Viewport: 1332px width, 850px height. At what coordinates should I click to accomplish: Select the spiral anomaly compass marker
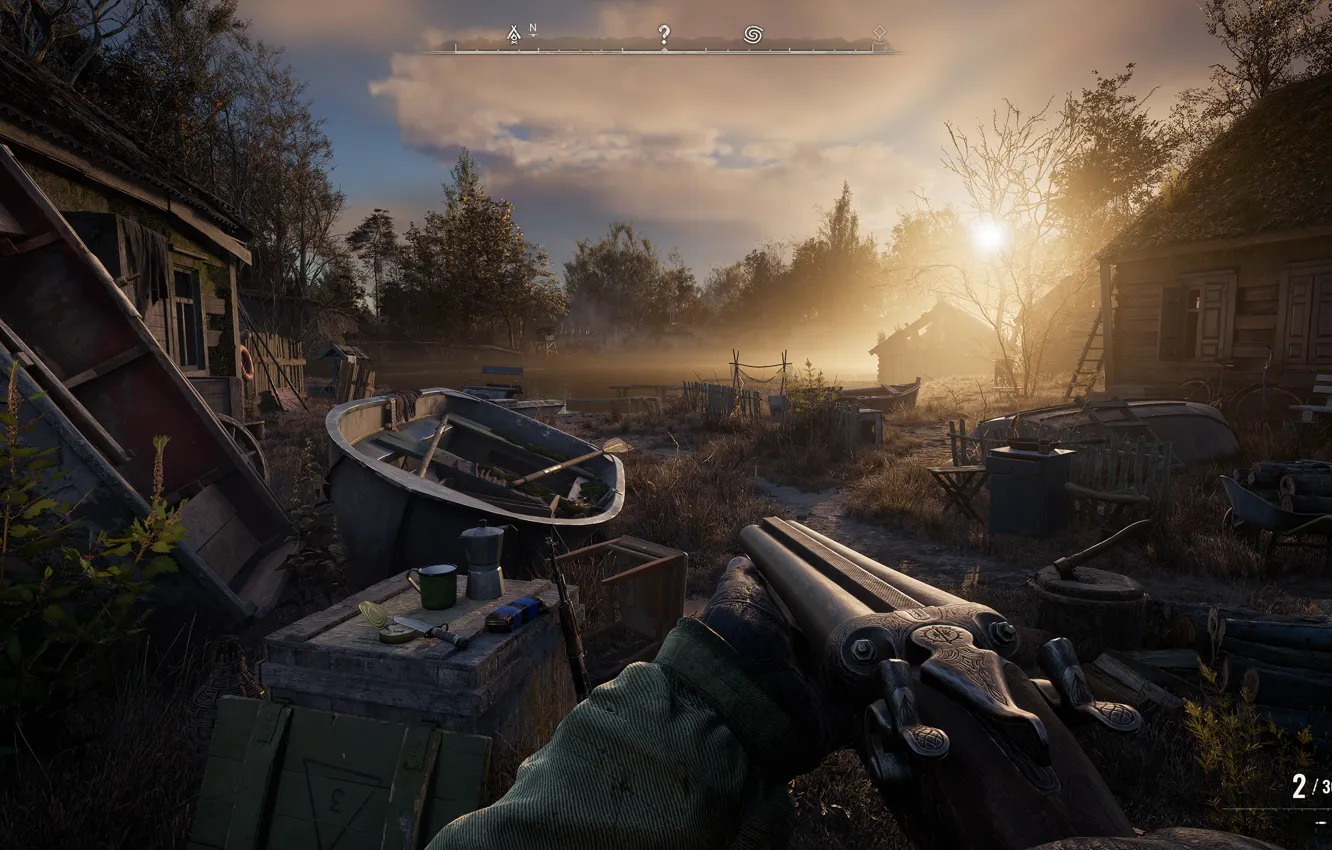click(x=753, y=35)
